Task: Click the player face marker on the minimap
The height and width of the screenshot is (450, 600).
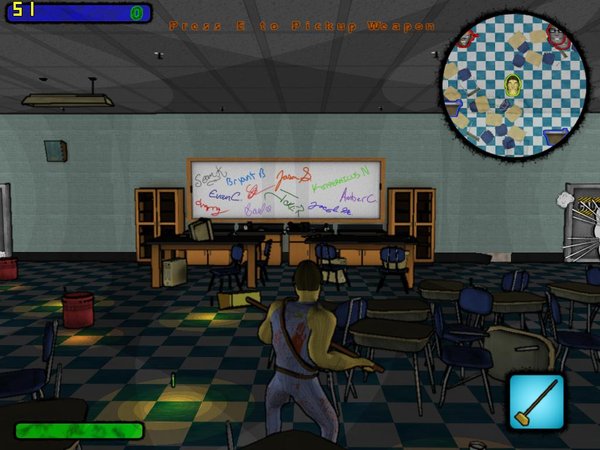Action: click(513, 83)
